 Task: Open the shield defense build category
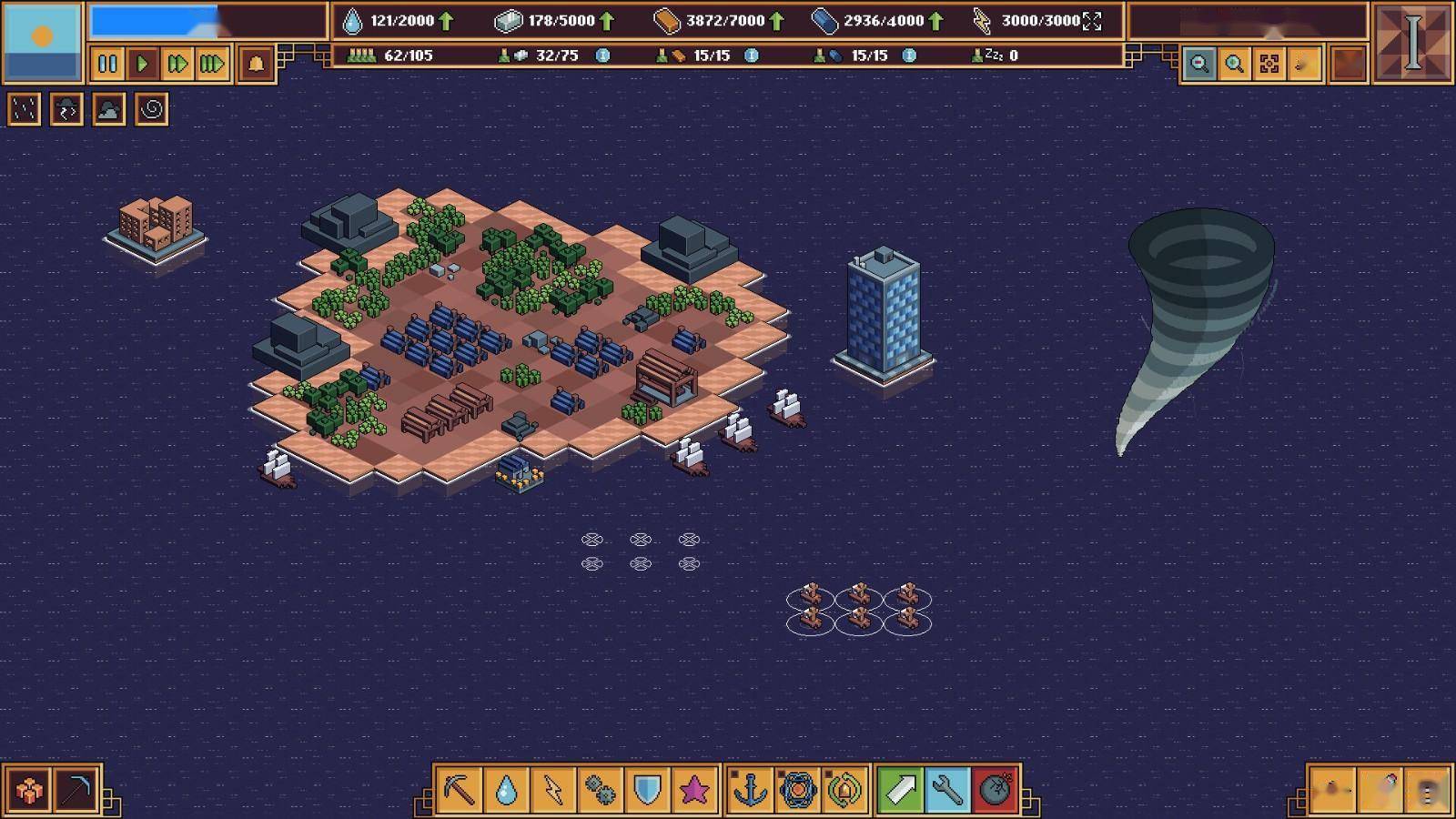point(647,789)
